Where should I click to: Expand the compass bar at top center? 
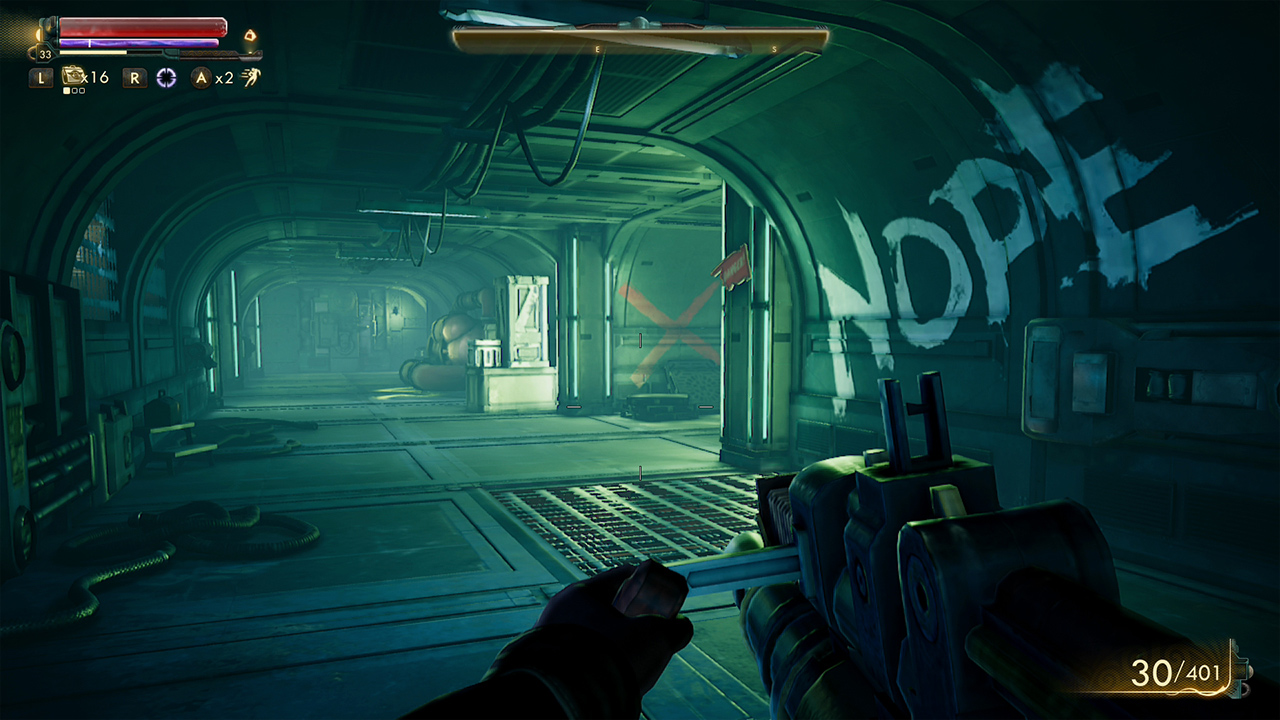coord(638,40)
